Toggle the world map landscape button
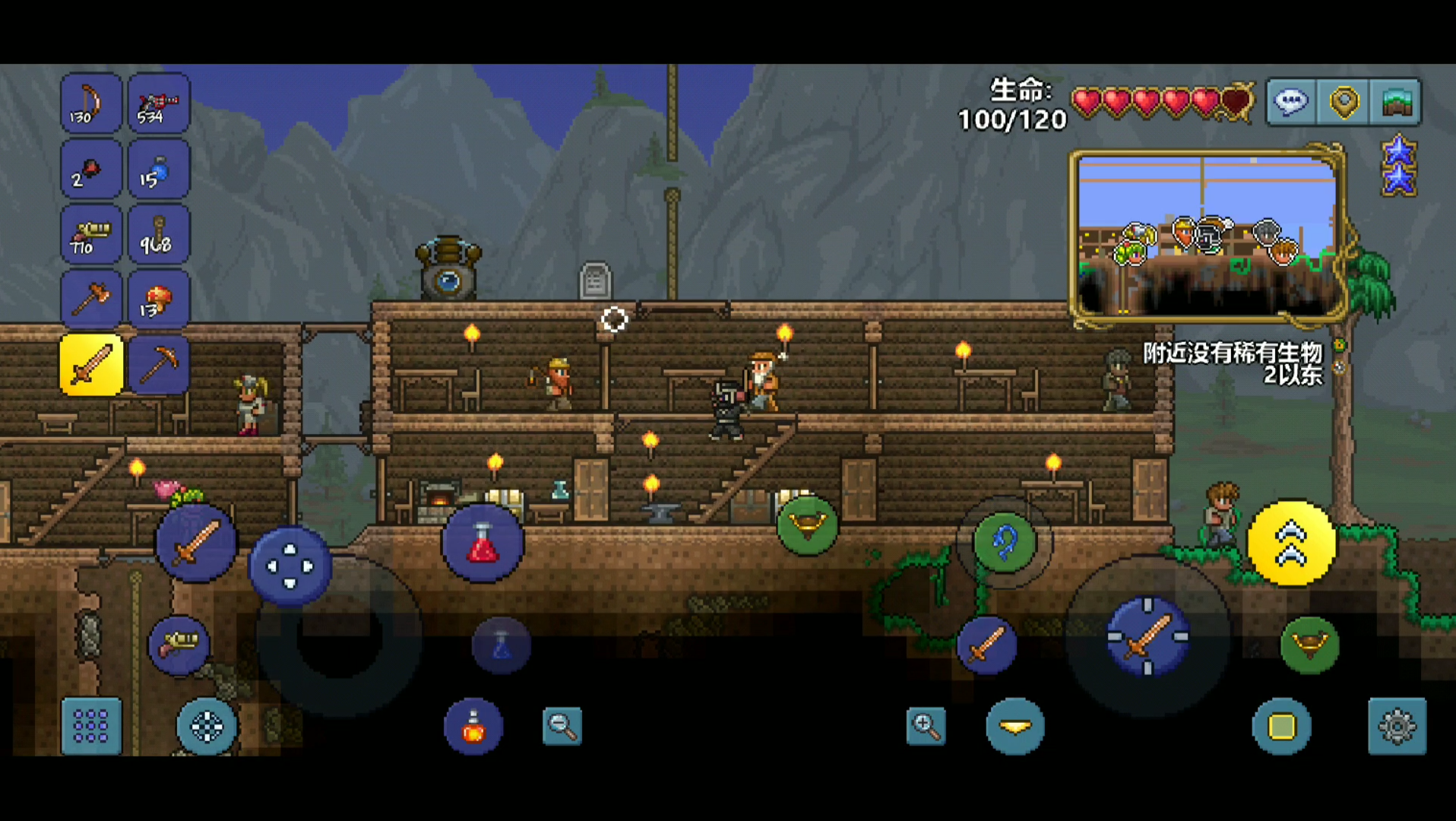The image size is (1456, 821). click(x=1396, y=102)
